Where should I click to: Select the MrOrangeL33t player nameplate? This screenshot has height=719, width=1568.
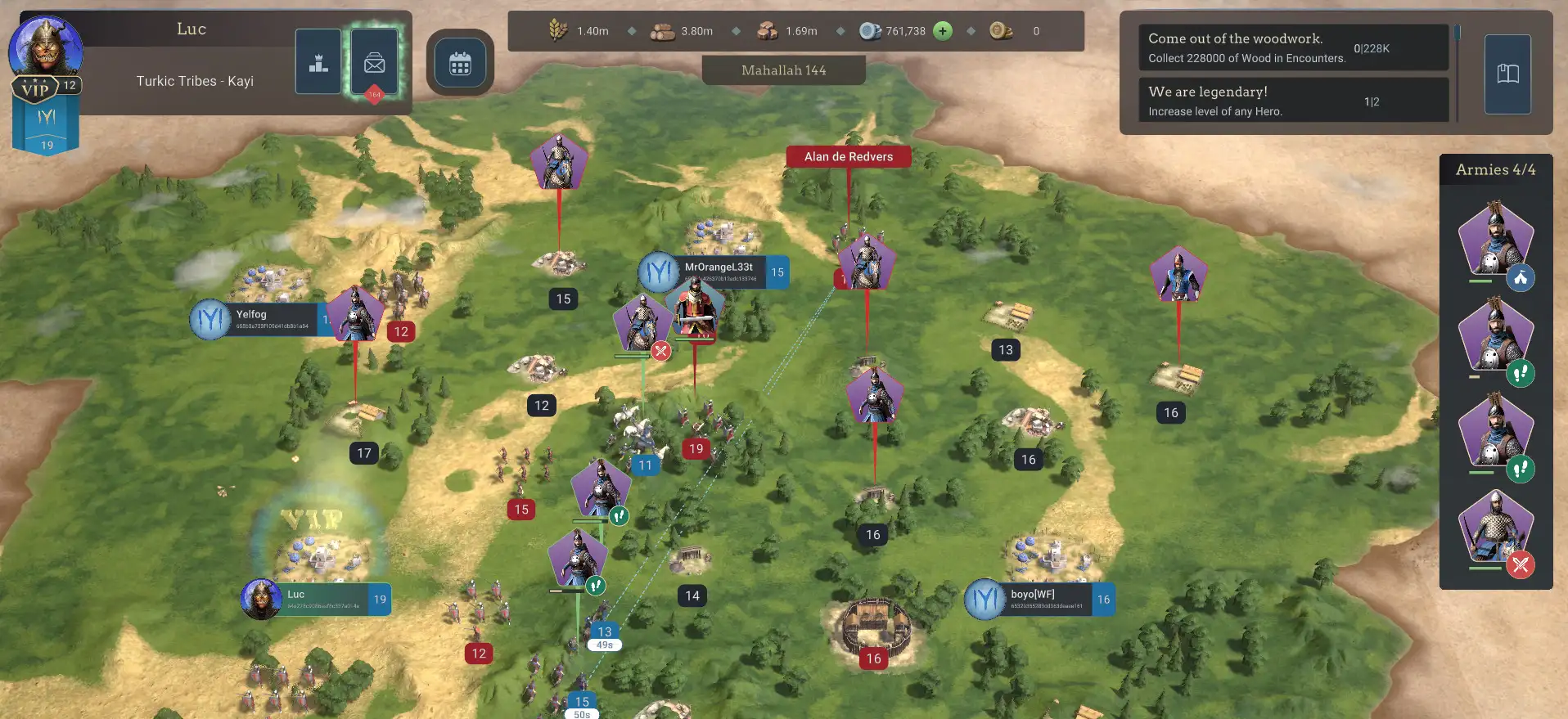click(x=720, y=272)
